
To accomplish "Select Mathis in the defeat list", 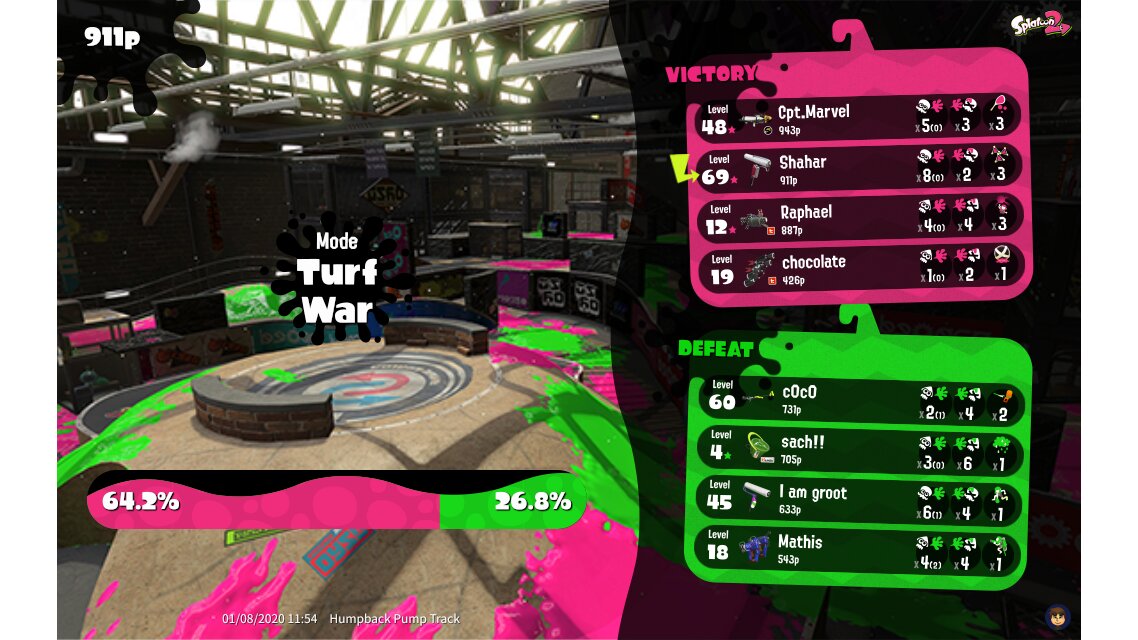I will 860,548.
